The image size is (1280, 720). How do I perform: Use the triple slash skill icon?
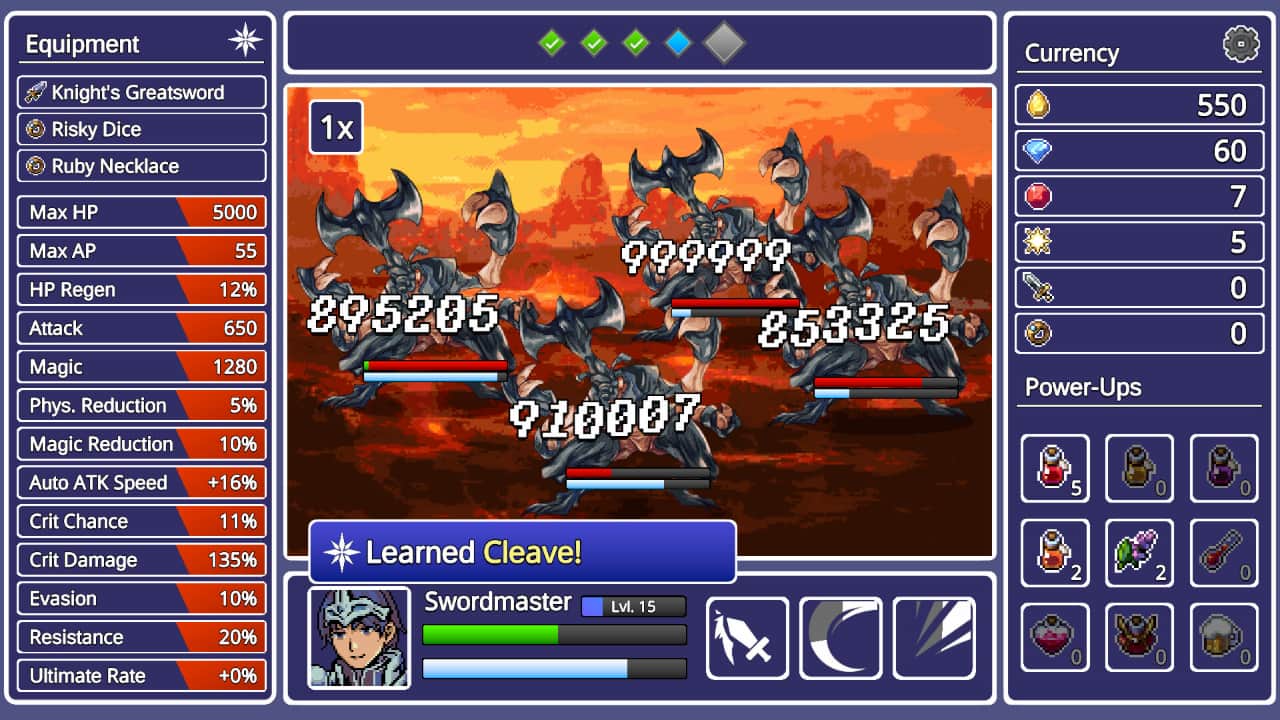(x=935, y=637)
